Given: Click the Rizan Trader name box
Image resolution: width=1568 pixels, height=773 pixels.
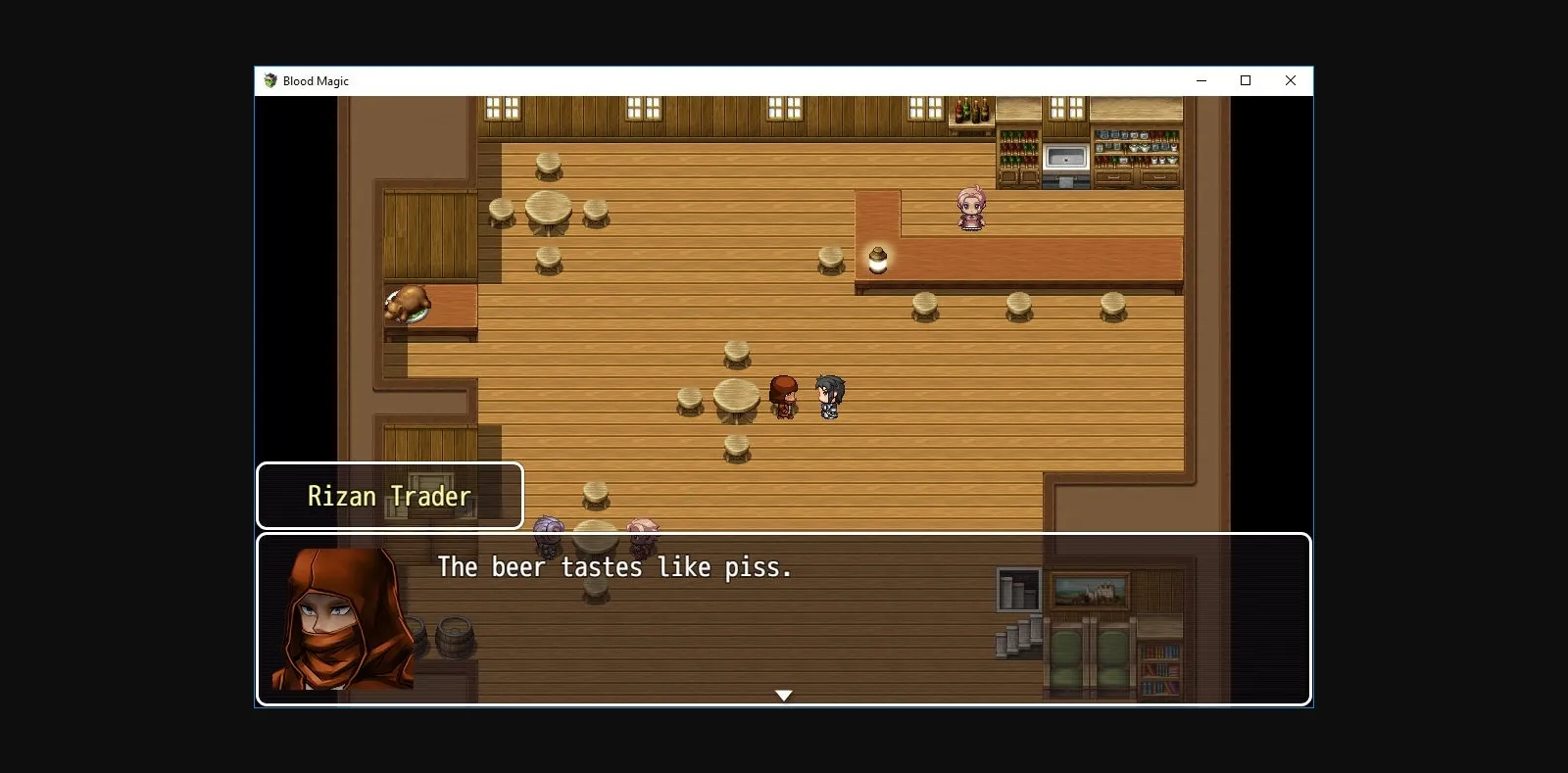Looking at the screenshot, I should 388,496.
